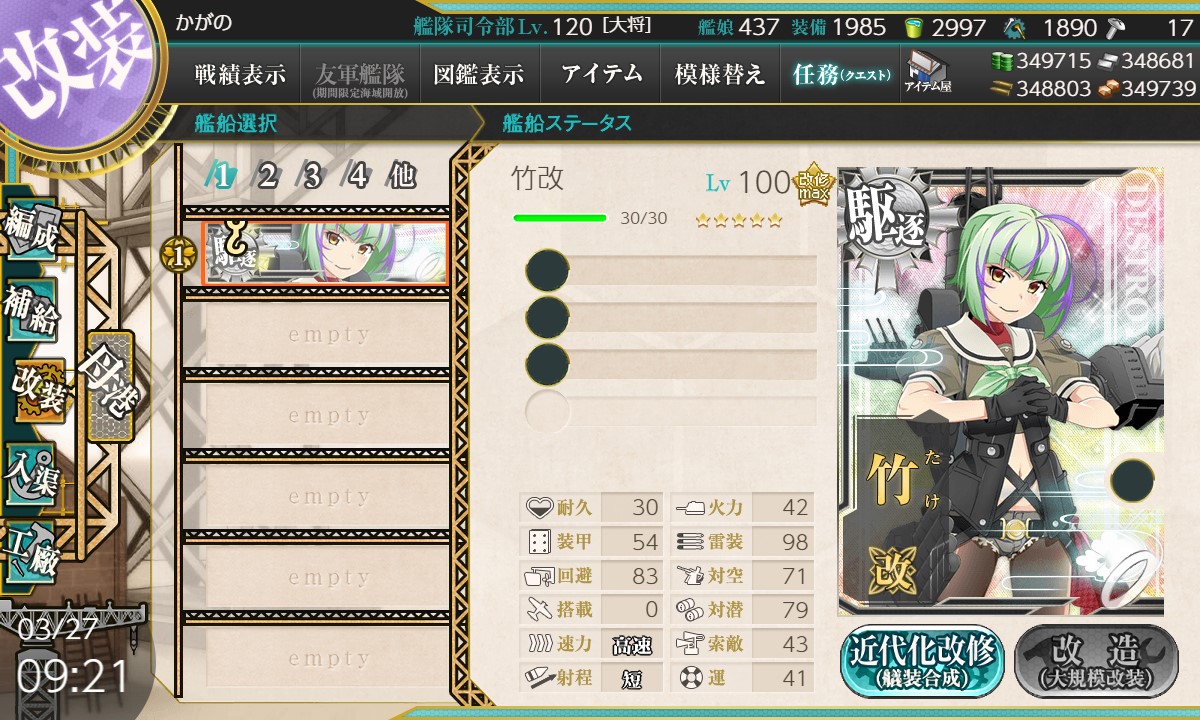Start 近代化改修 modernization
Screen dimensions: 1200x720
[922, 661]
